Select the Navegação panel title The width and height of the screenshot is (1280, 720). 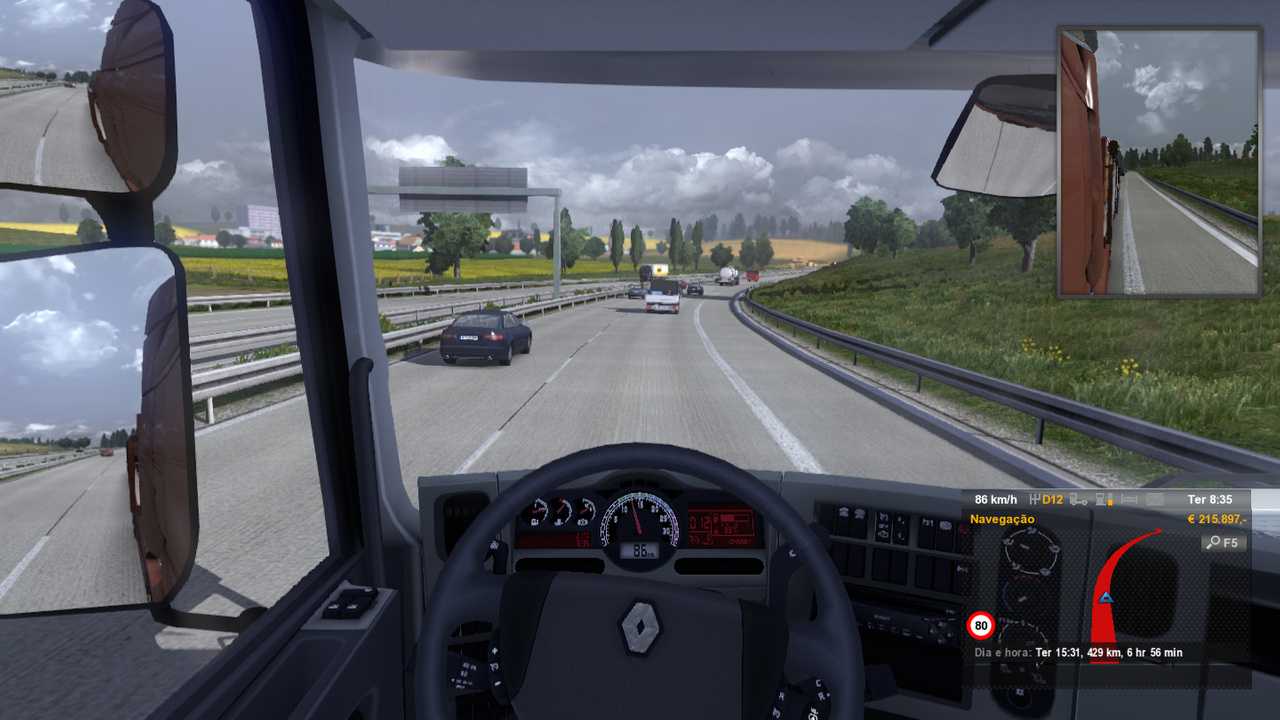(x=1002, y=520)
